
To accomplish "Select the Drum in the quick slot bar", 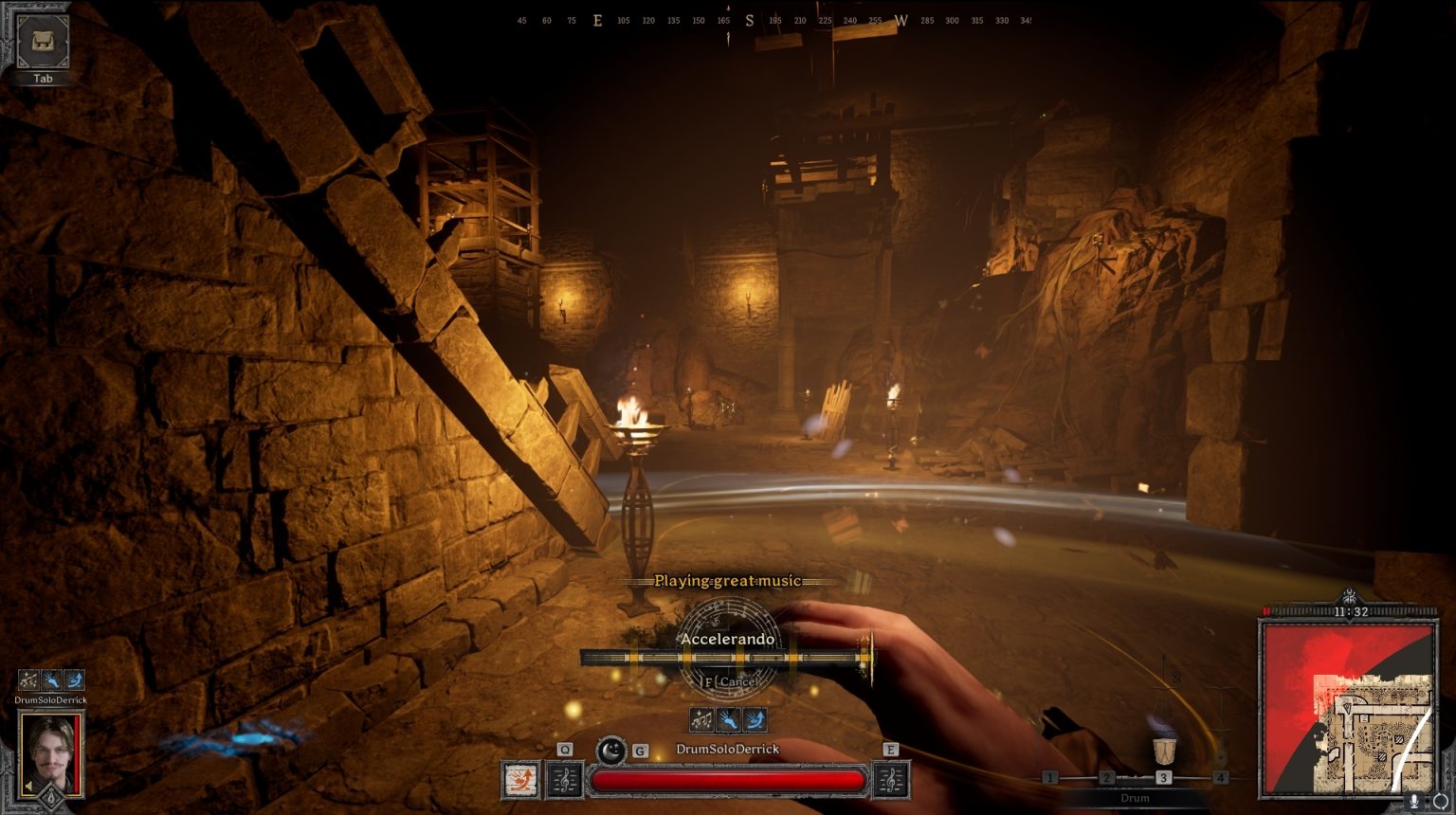I will click(1164, 752).
